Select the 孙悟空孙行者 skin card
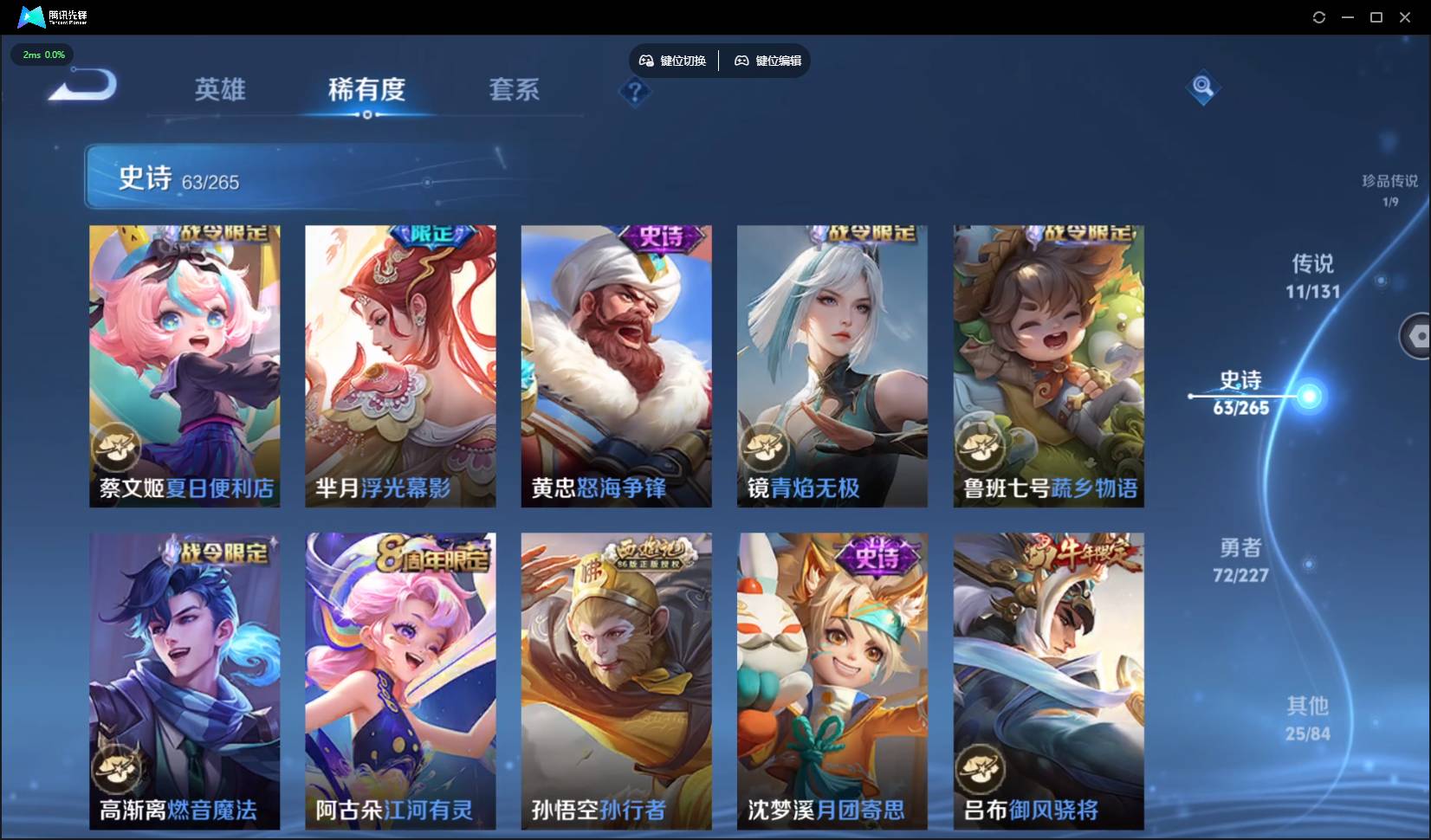 [x=616, y=682]
